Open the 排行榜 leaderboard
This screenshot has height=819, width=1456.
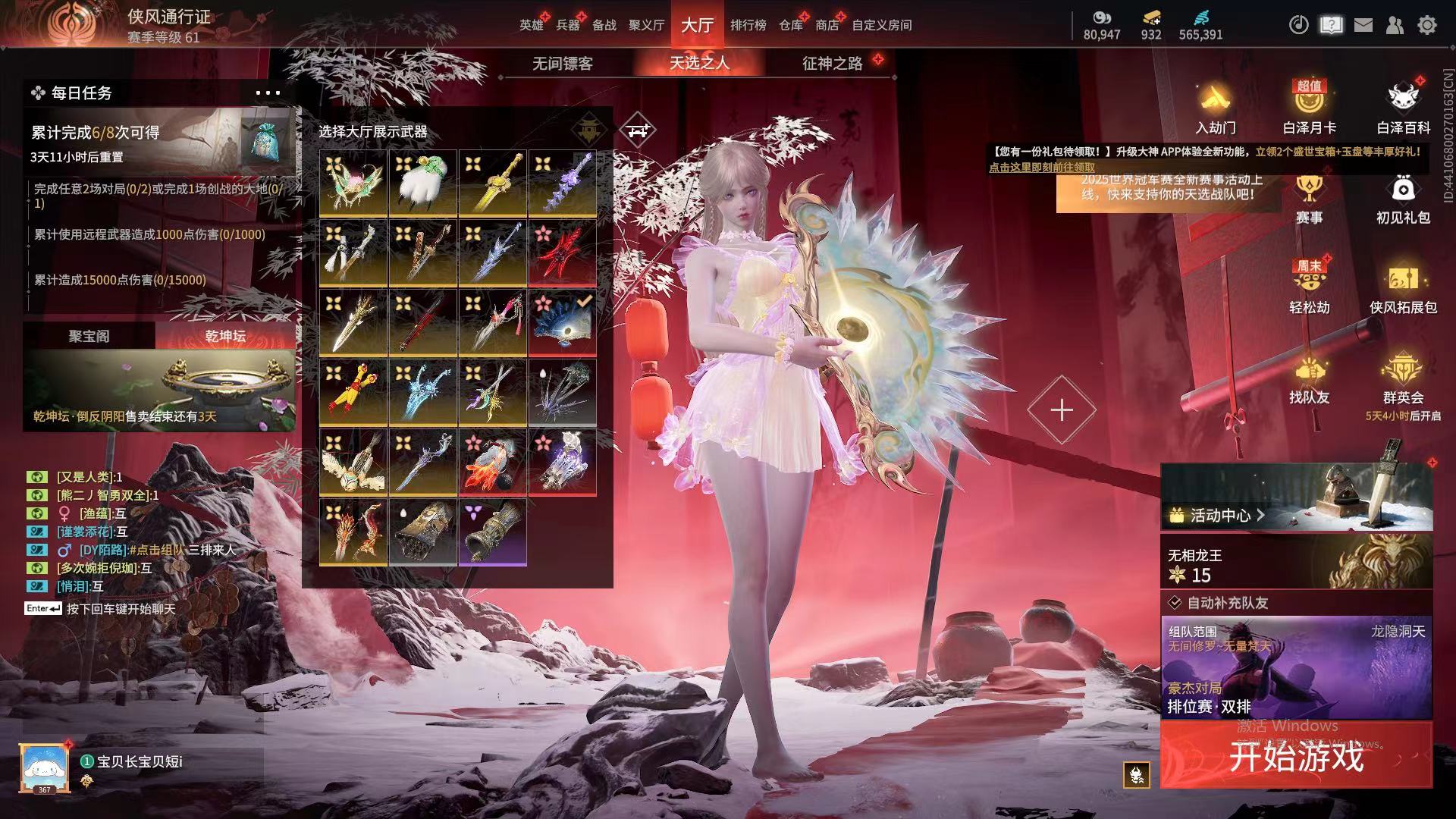748,25
